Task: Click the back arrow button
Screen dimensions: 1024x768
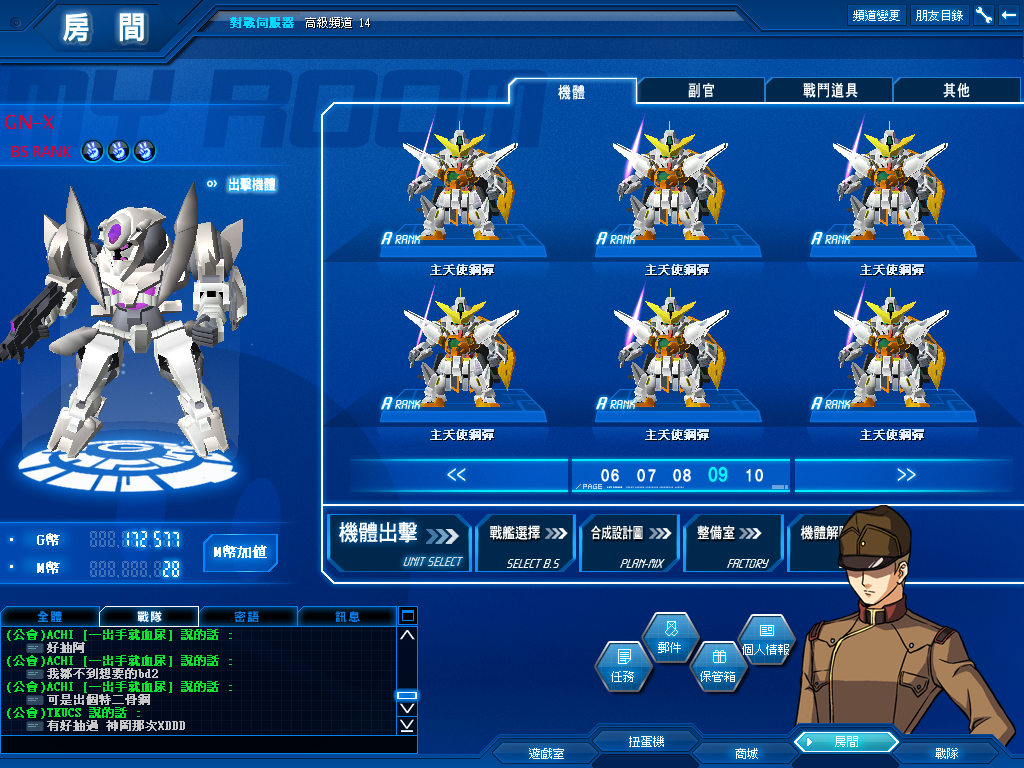Action: coord(1008,15)
